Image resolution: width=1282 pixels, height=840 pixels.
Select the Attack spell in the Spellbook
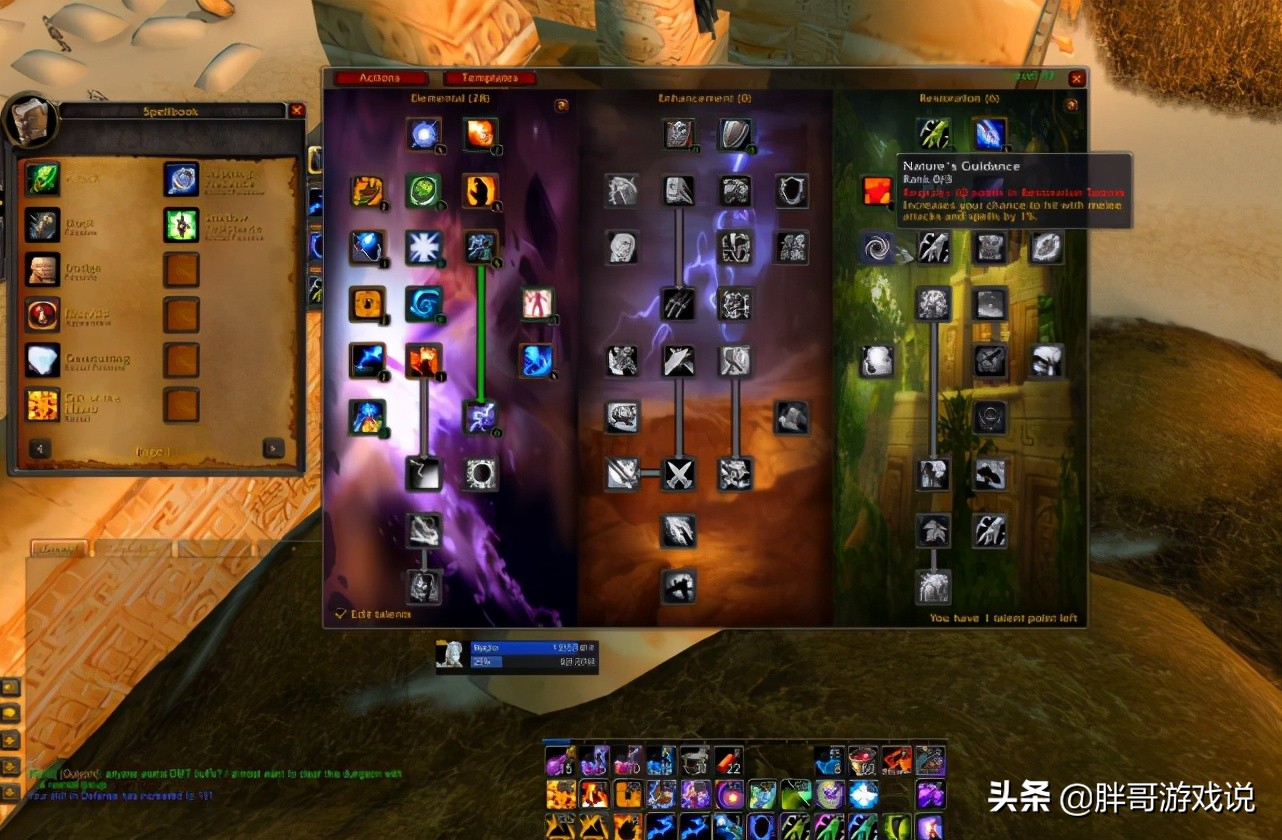click(43, 181)
